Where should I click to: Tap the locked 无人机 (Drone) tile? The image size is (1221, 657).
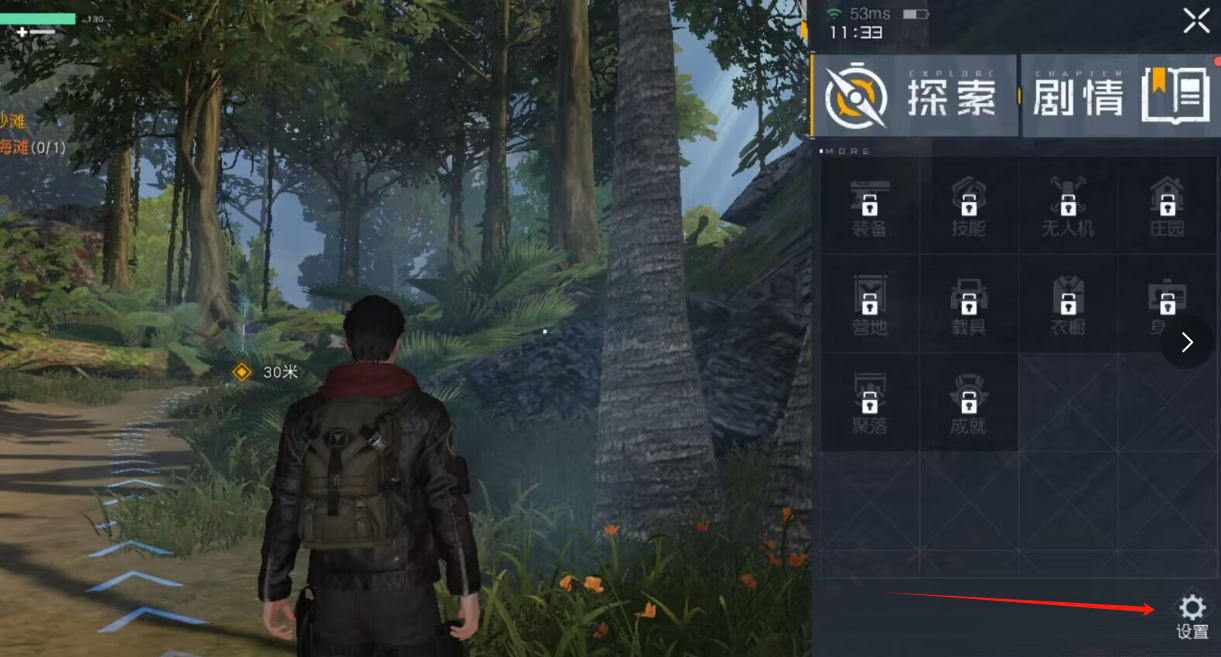1067,205
